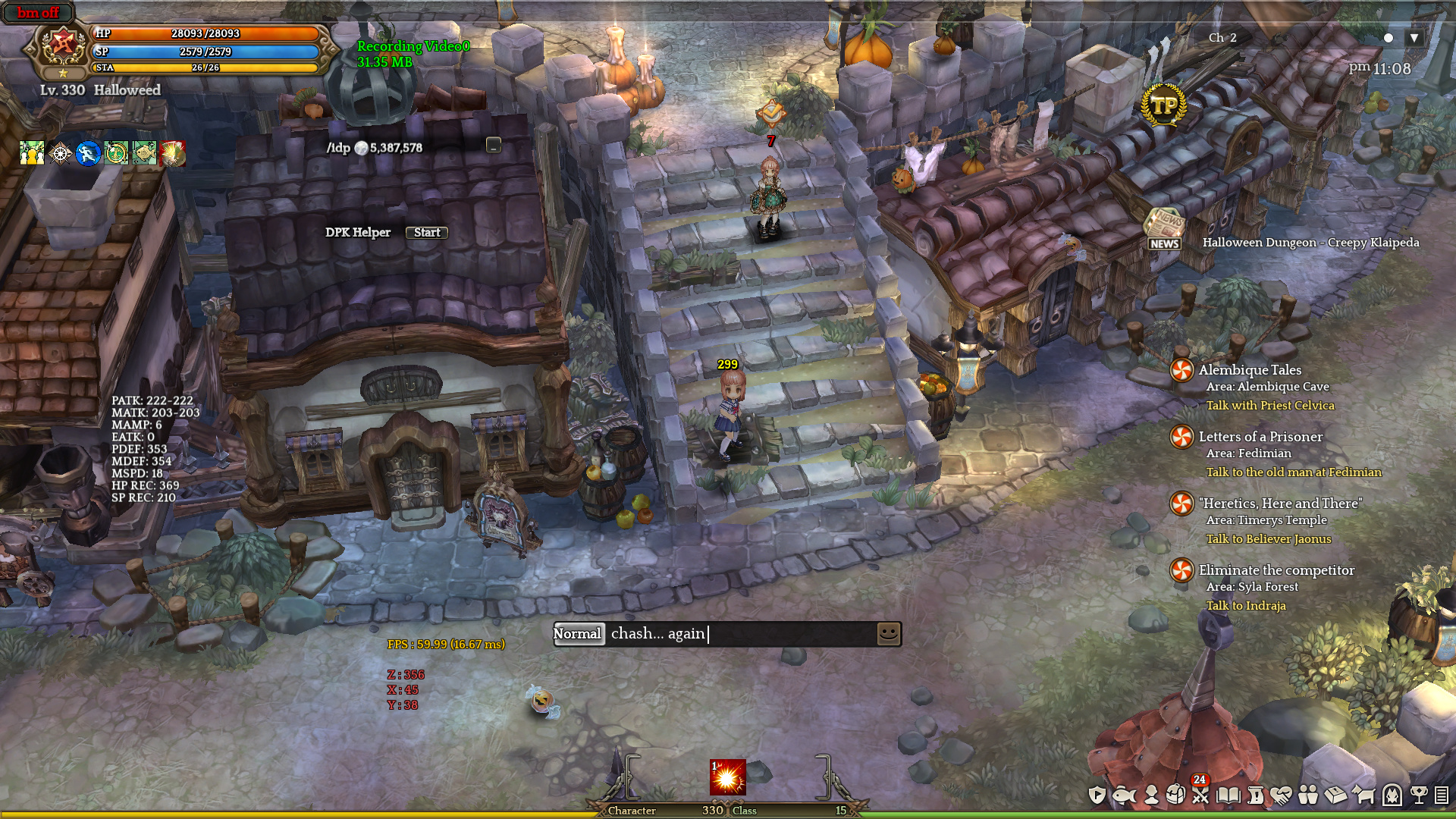
Task: Toggle the bm off button
Action: pyautogui.click(x=38, y=13)
